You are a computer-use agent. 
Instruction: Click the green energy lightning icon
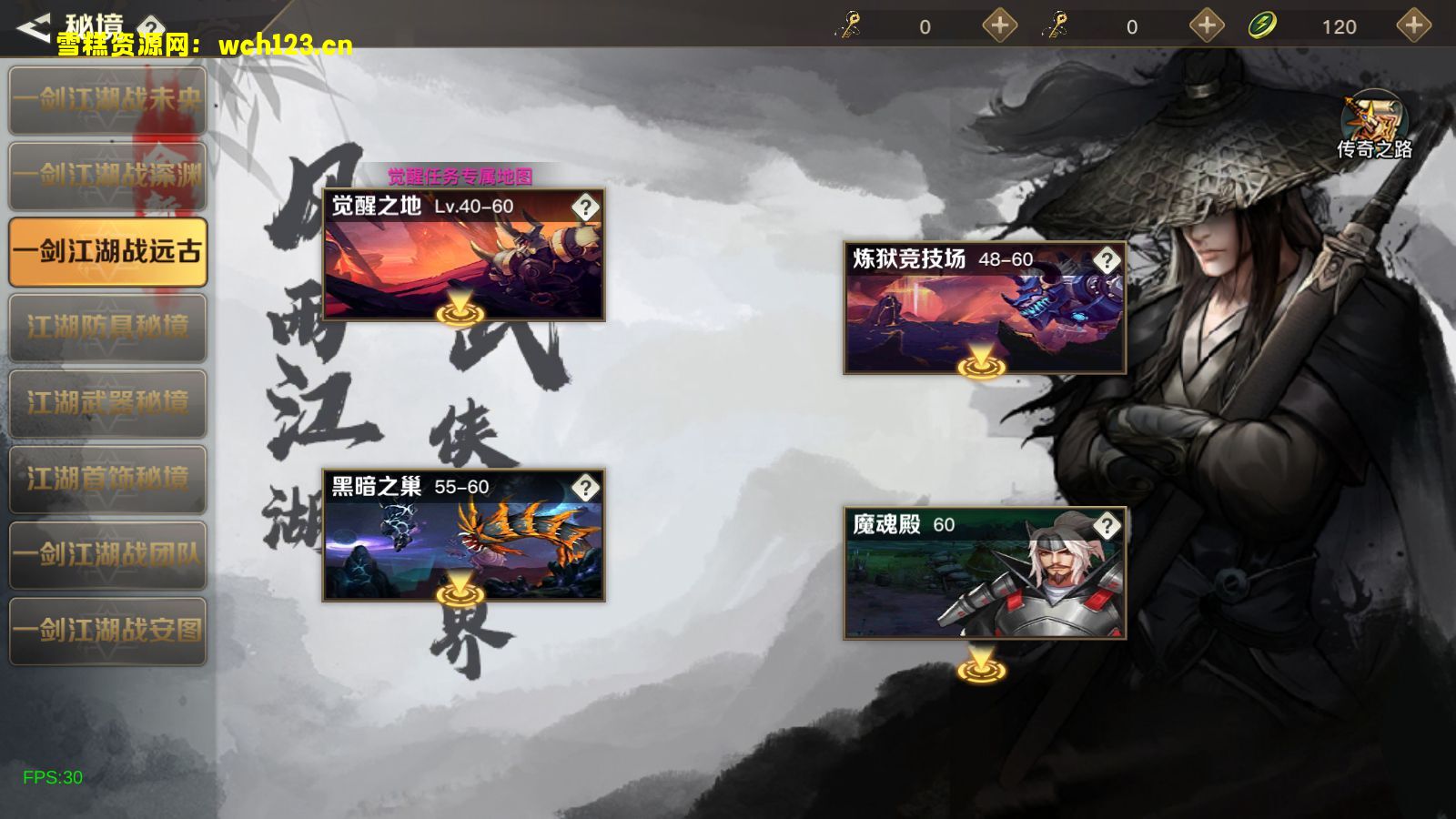pos(1262,25)
